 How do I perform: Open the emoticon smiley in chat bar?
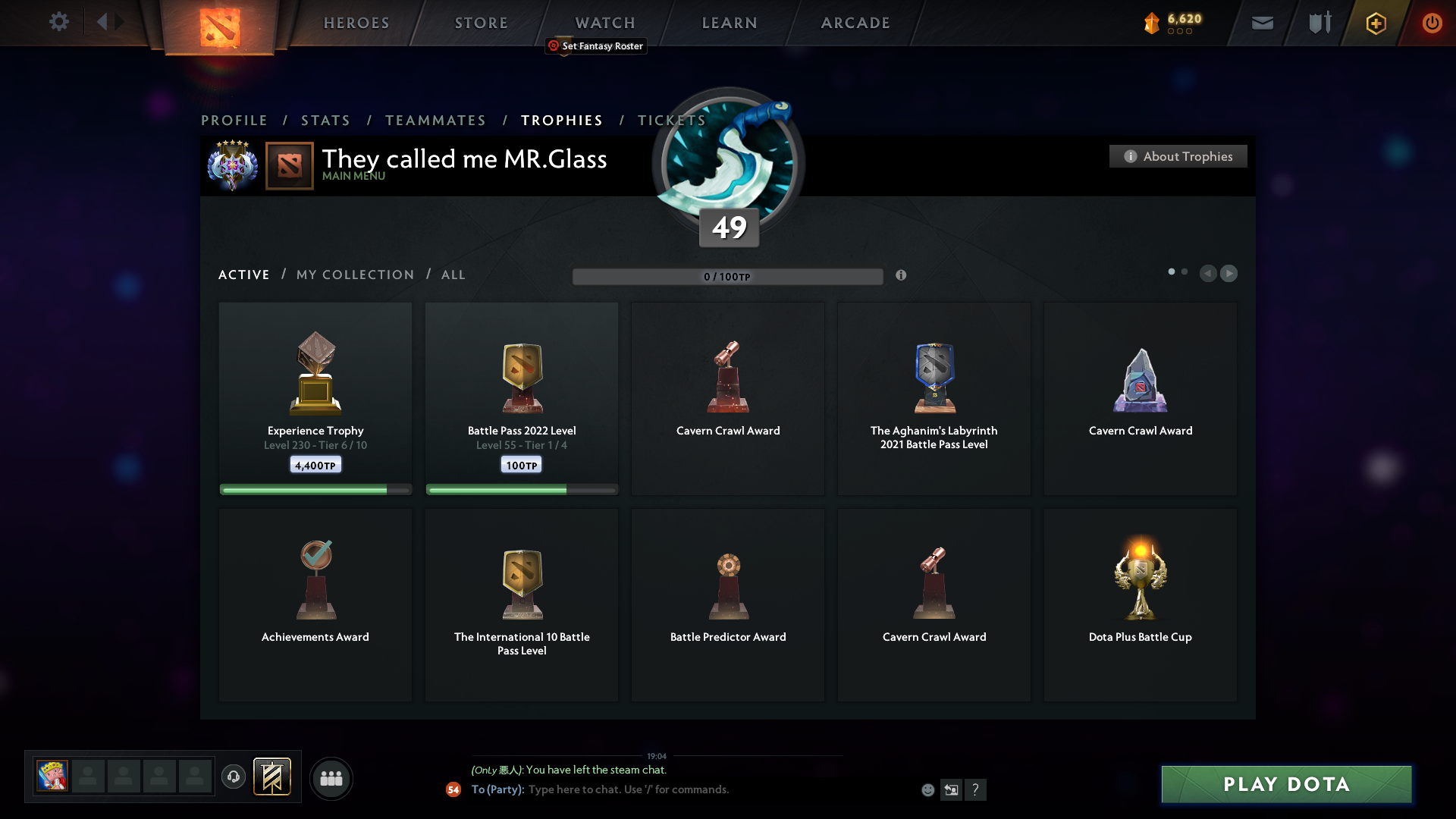coord(927,789)
